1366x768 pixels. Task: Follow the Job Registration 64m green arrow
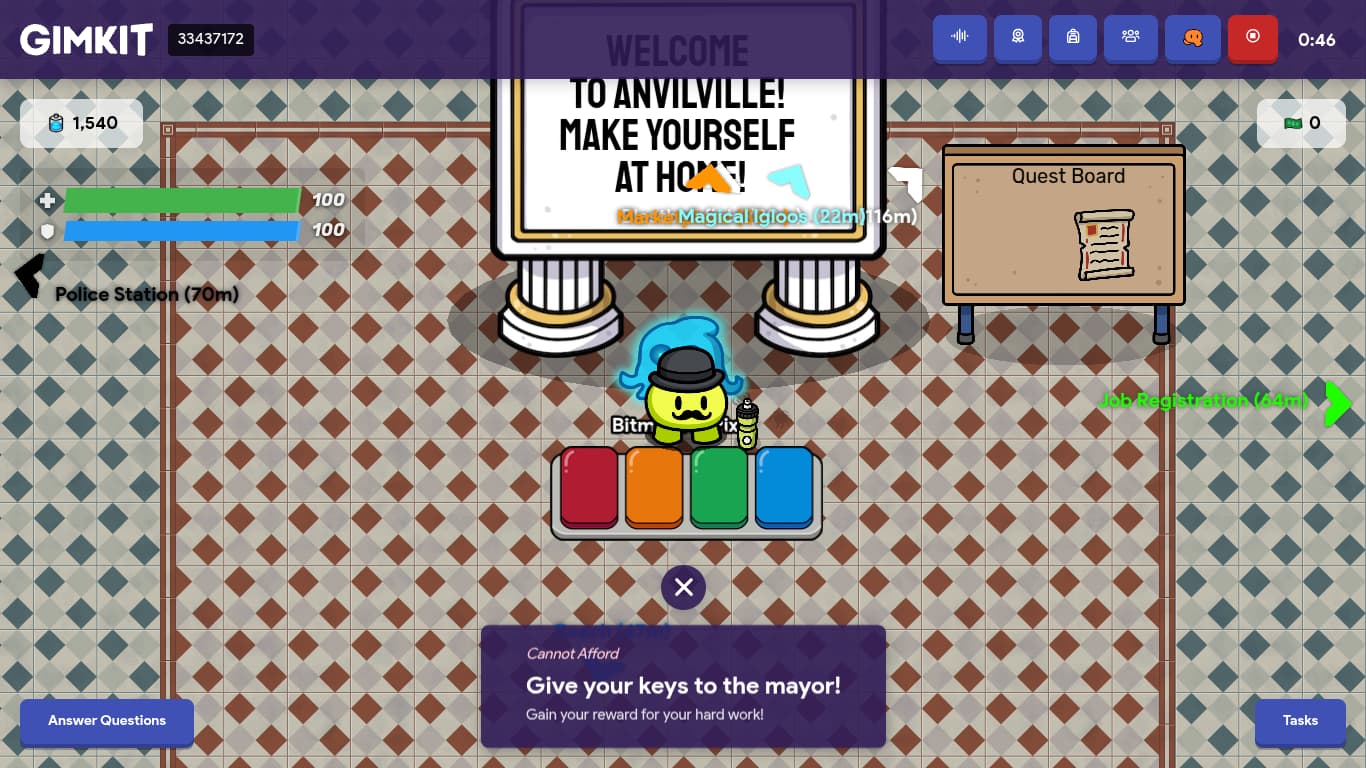pos(1338,404)
